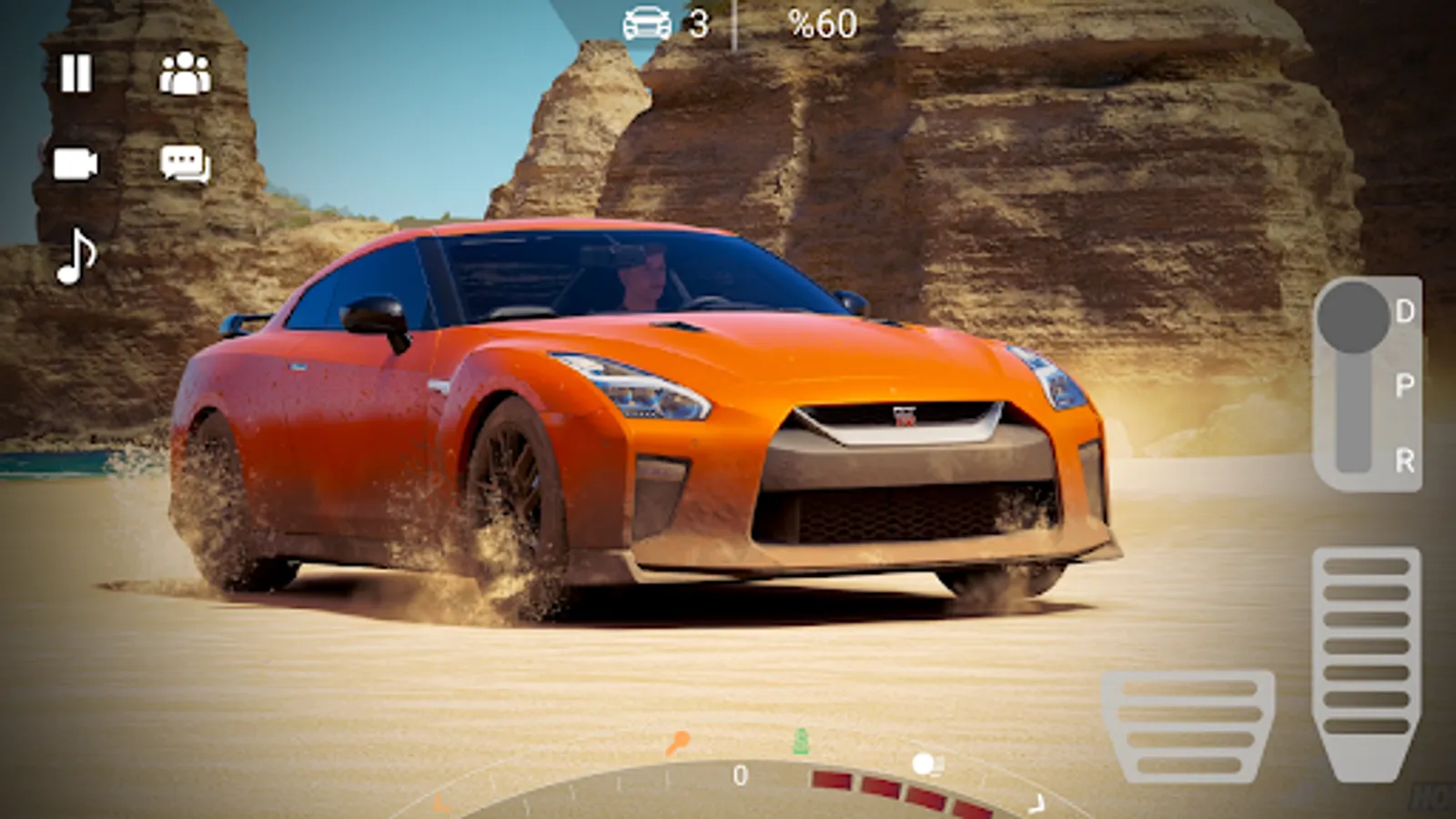The width and height of the screenshot is (1456, 819).
Task: Open the chat messages bubble
Action: click(x=185, y=165)
